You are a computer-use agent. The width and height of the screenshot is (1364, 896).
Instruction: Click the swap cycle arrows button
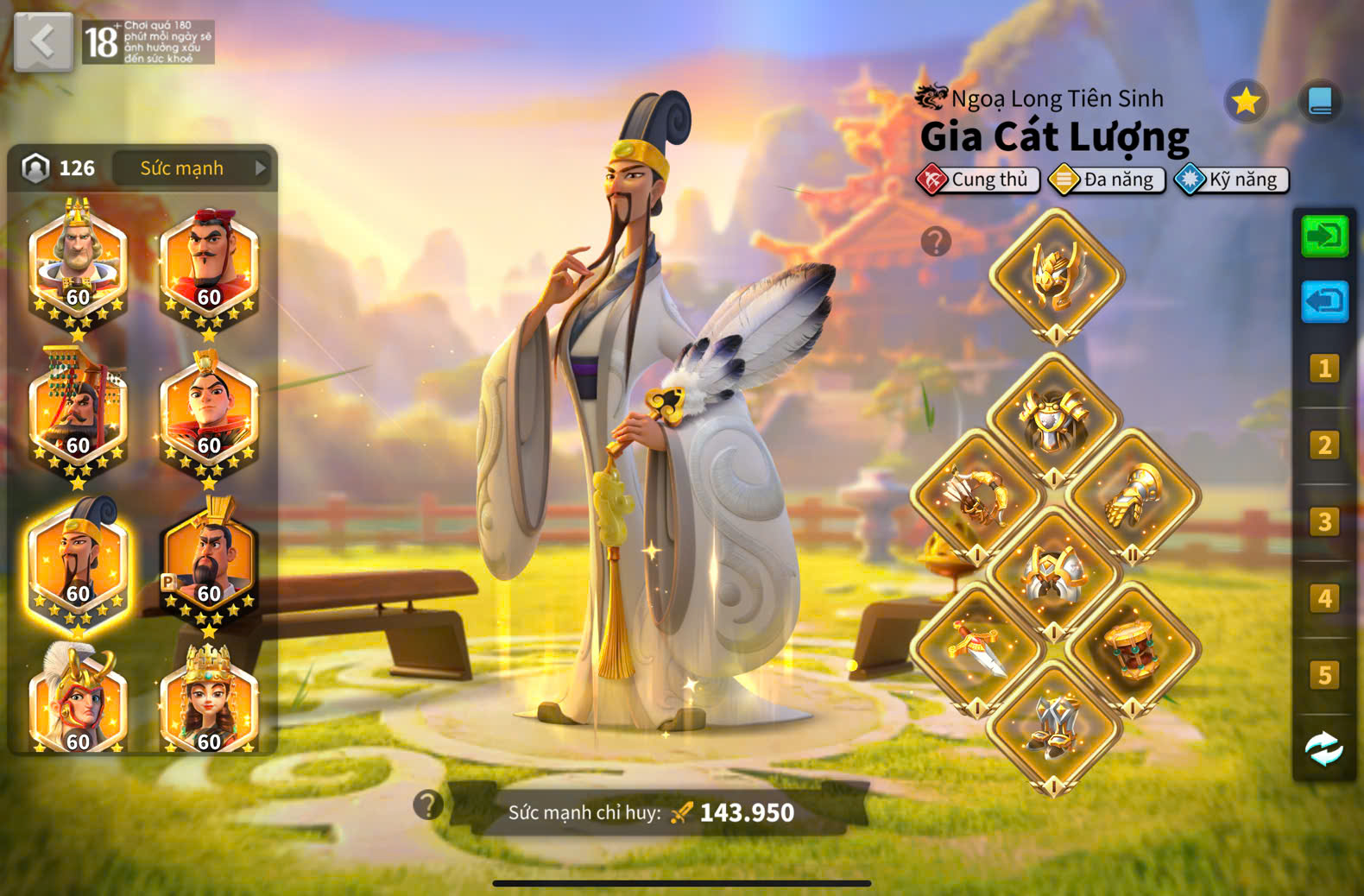click(1323, 749)
